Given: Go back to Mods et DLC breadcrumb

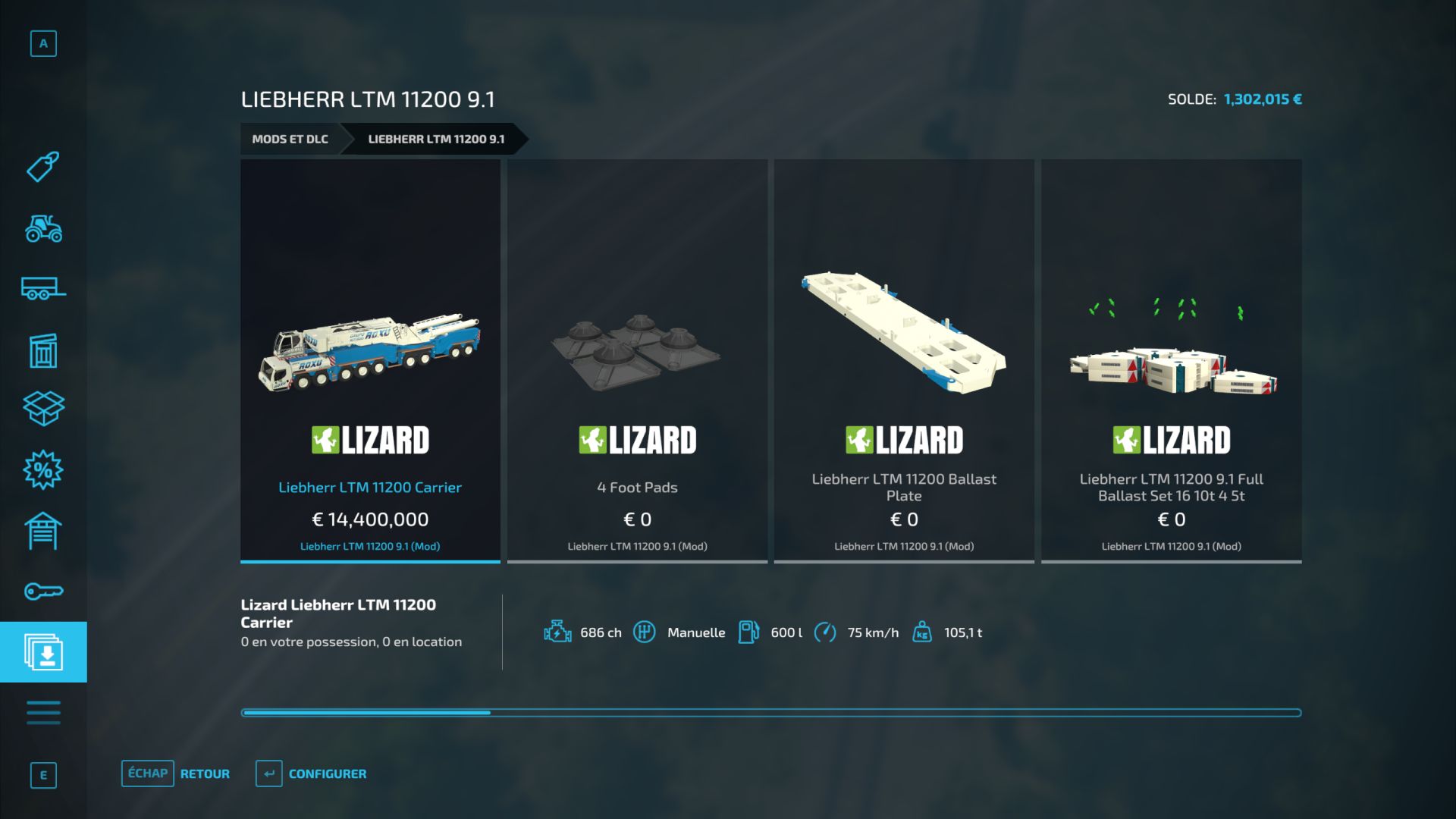Looking at the screenshot, I should pos(290,140).
